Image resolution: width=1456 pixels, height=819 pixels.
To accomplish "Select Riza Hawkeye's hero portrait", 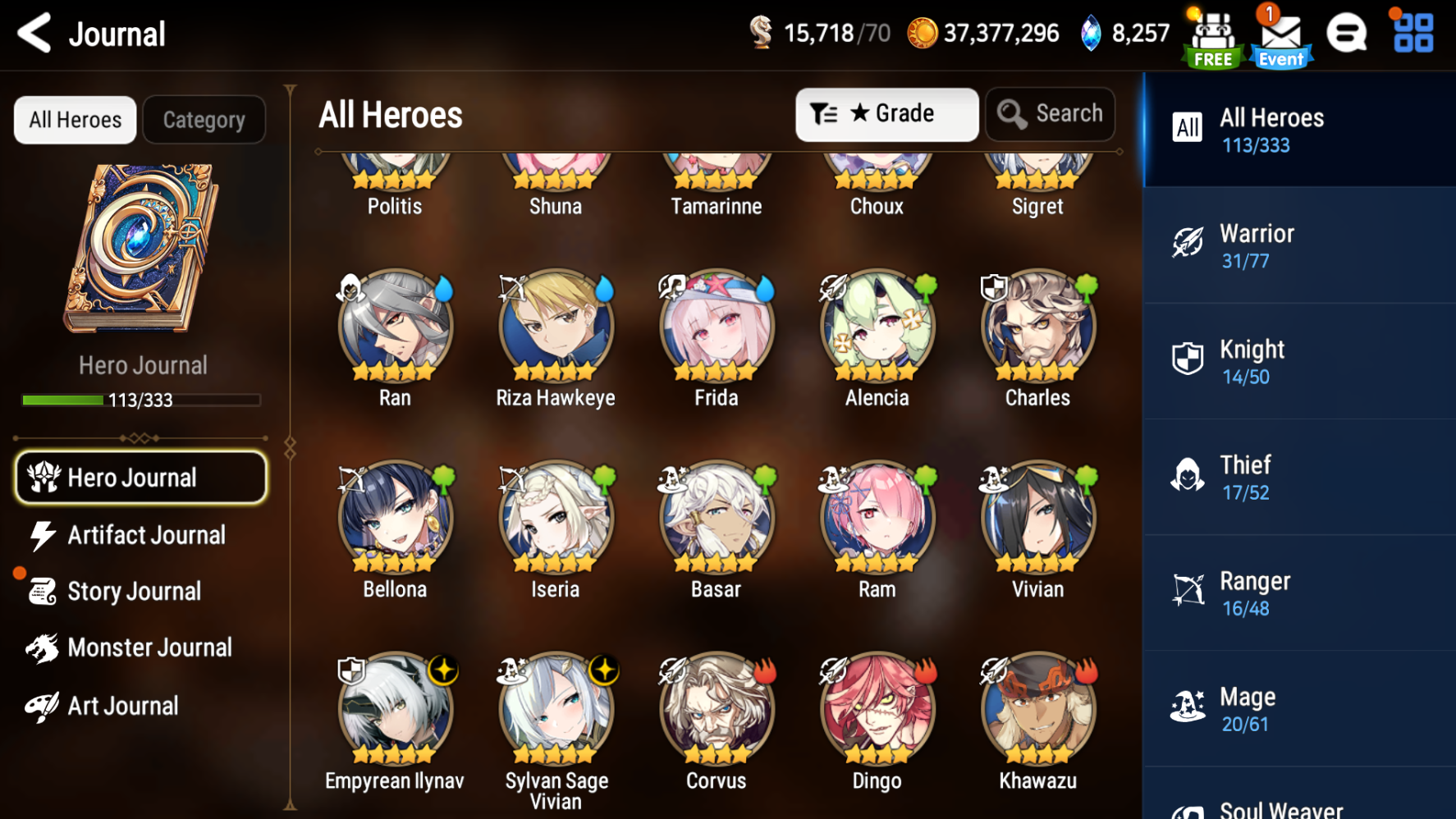I will click(x=556, y=328).
